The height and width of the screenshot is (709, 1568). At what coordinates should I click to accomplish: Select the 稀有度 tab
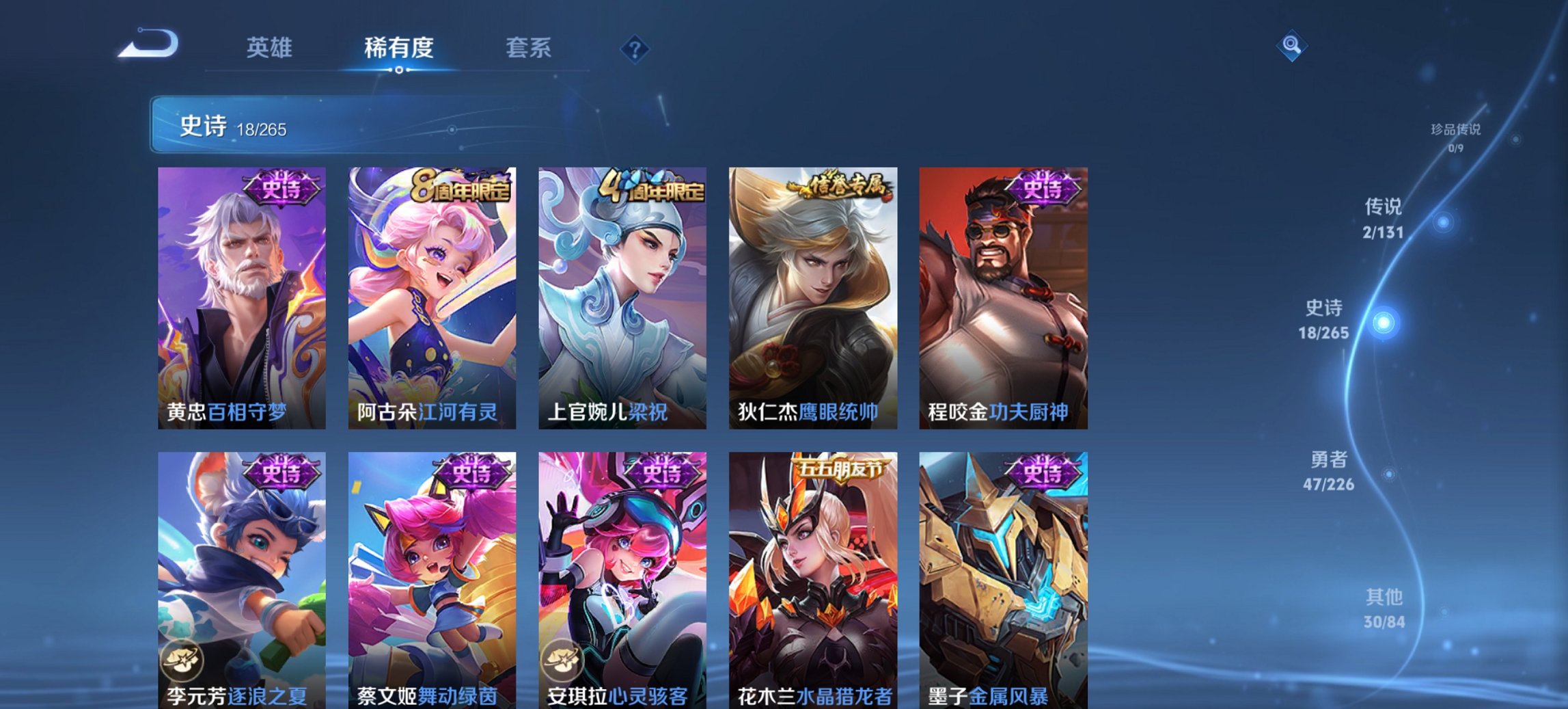(x=400, y=48)
